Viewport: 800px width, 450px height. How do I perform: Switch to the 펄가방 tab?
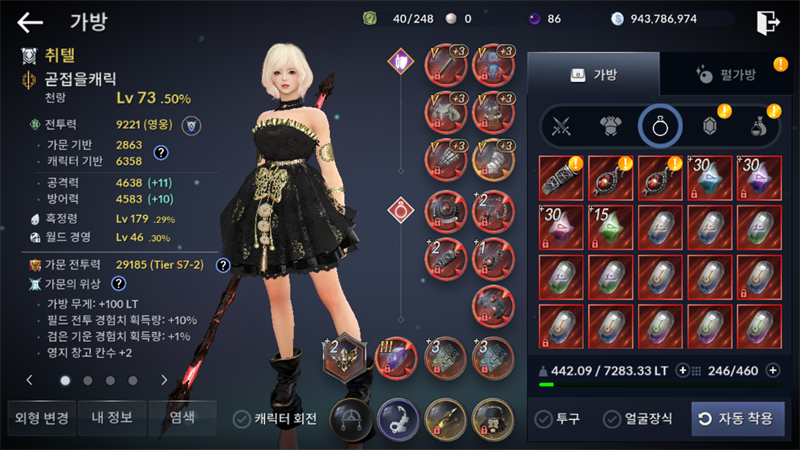pos(725,75)
